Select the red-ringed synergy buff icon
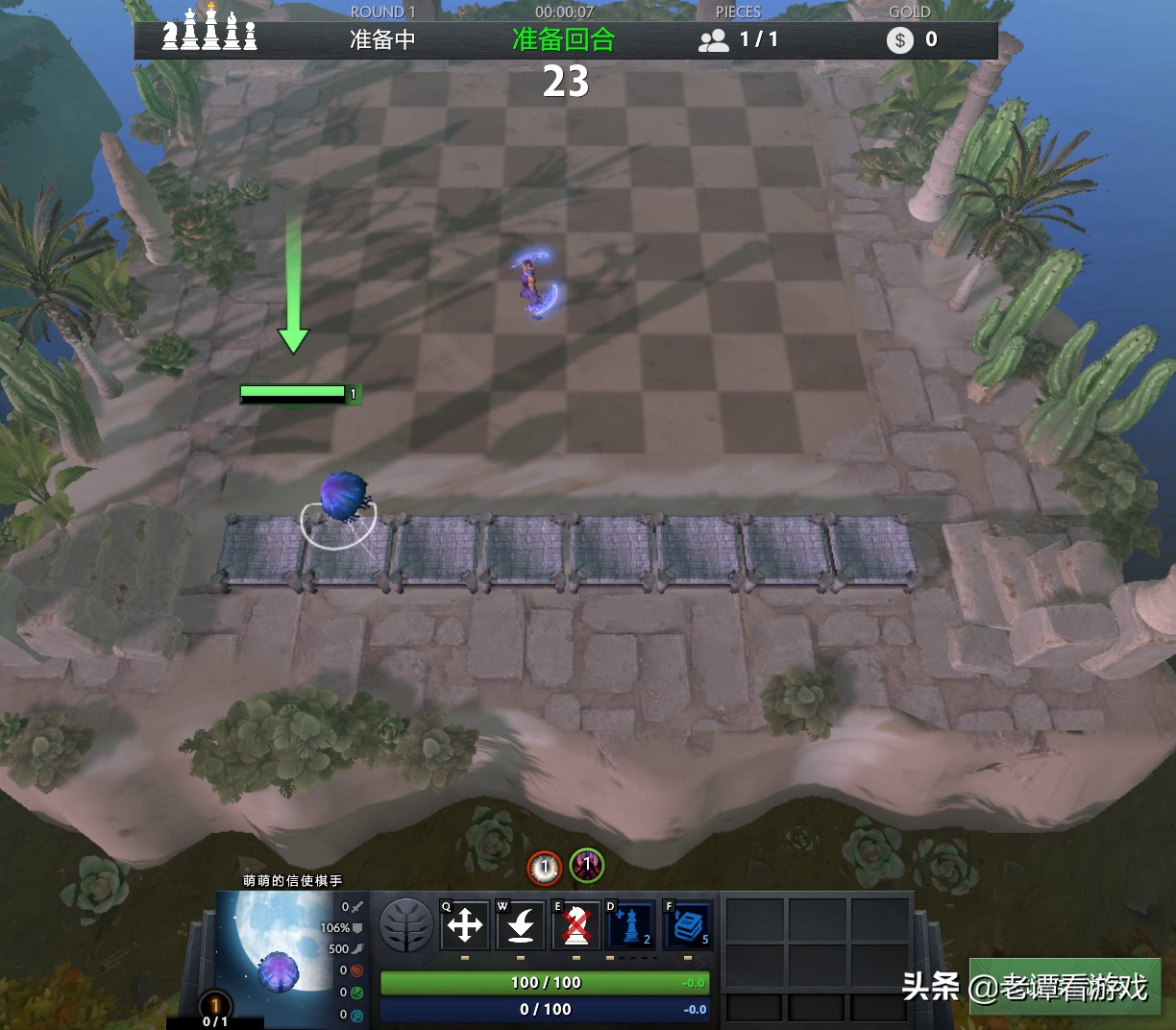1176x1030 pixels. click(x=545, y=868)
